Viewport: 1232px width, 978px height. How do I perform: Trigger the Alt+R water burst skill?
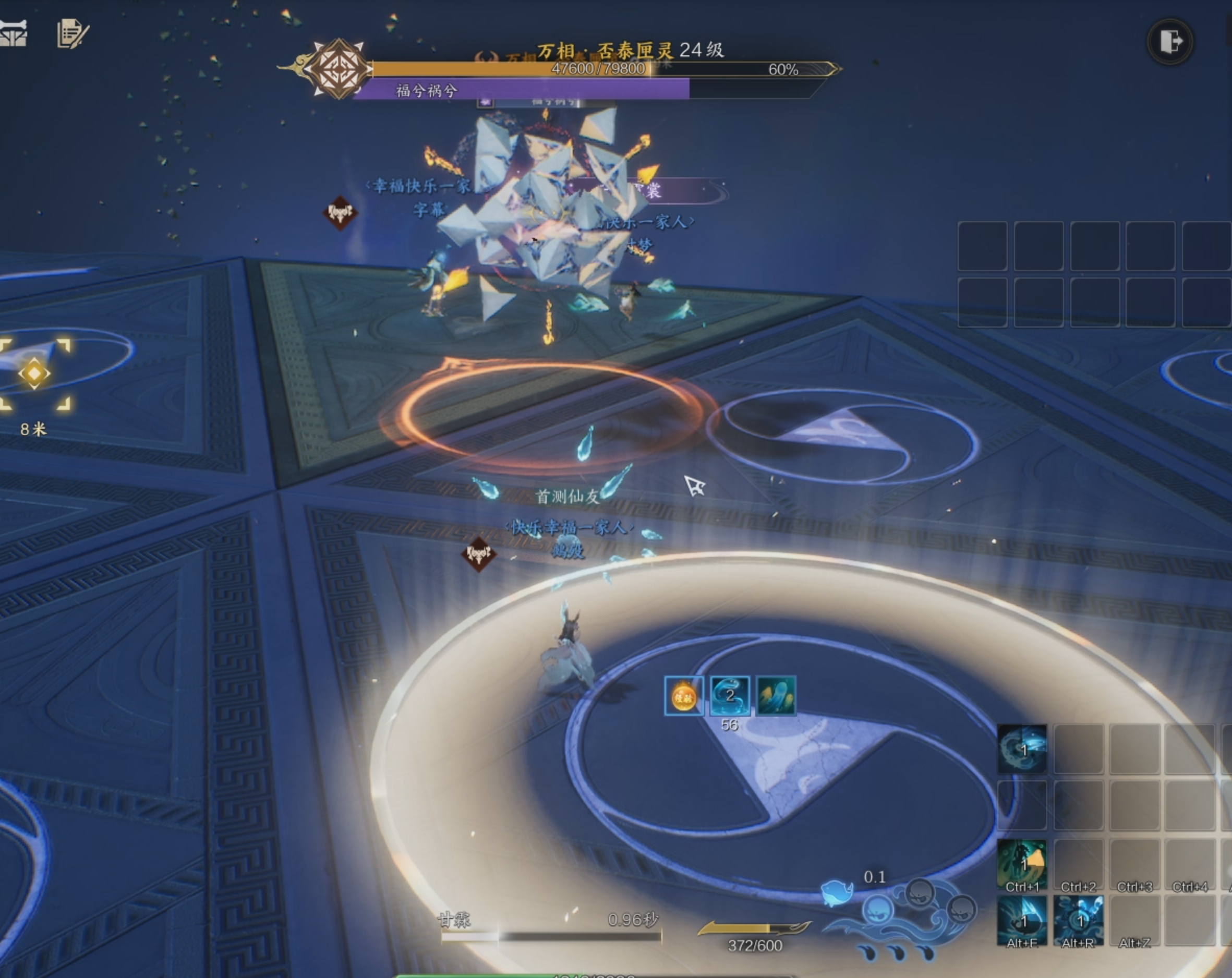click(x=1078, y=919)
